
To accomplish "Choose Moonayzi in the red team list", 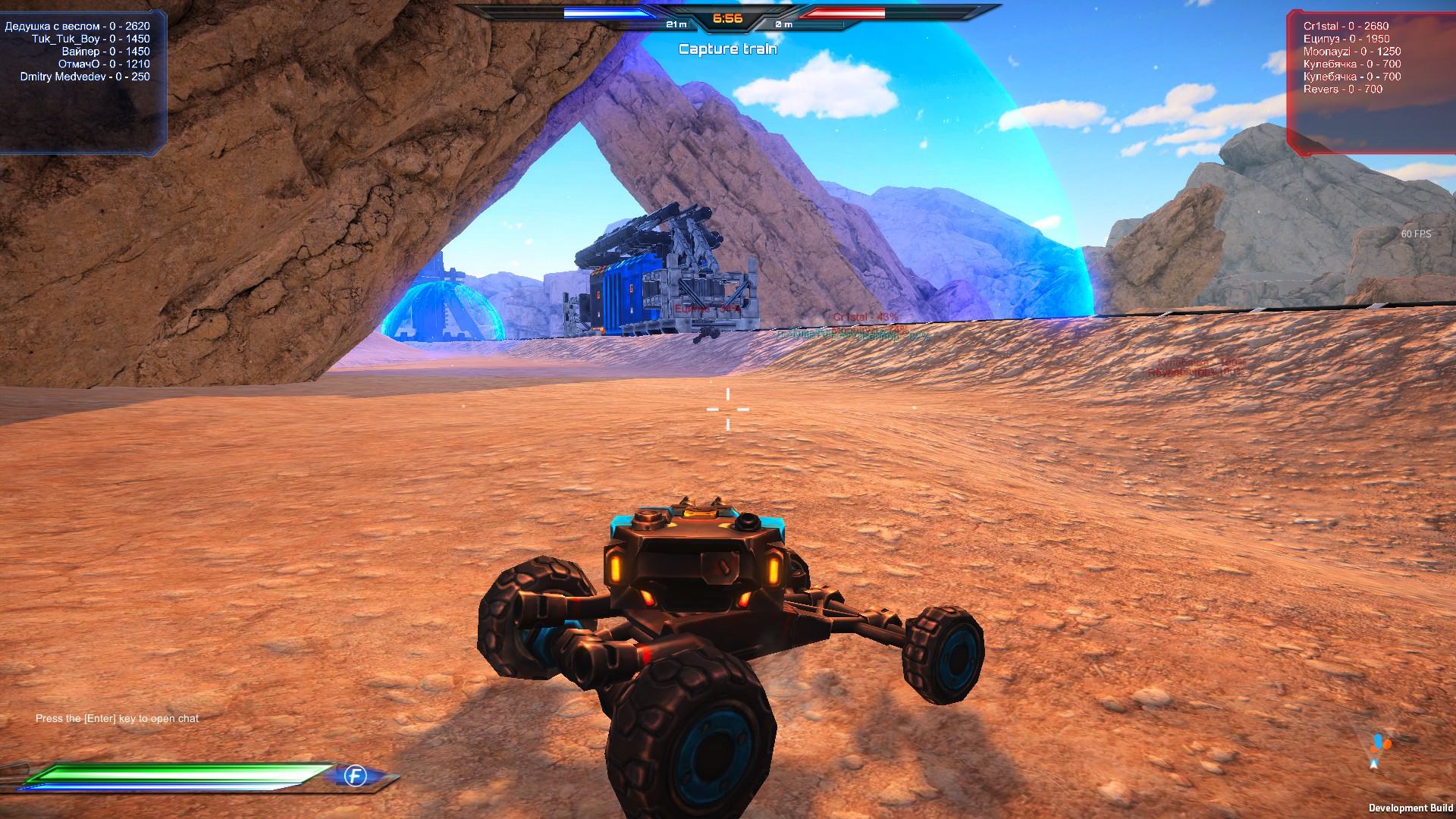I will tap(1351, 52).
